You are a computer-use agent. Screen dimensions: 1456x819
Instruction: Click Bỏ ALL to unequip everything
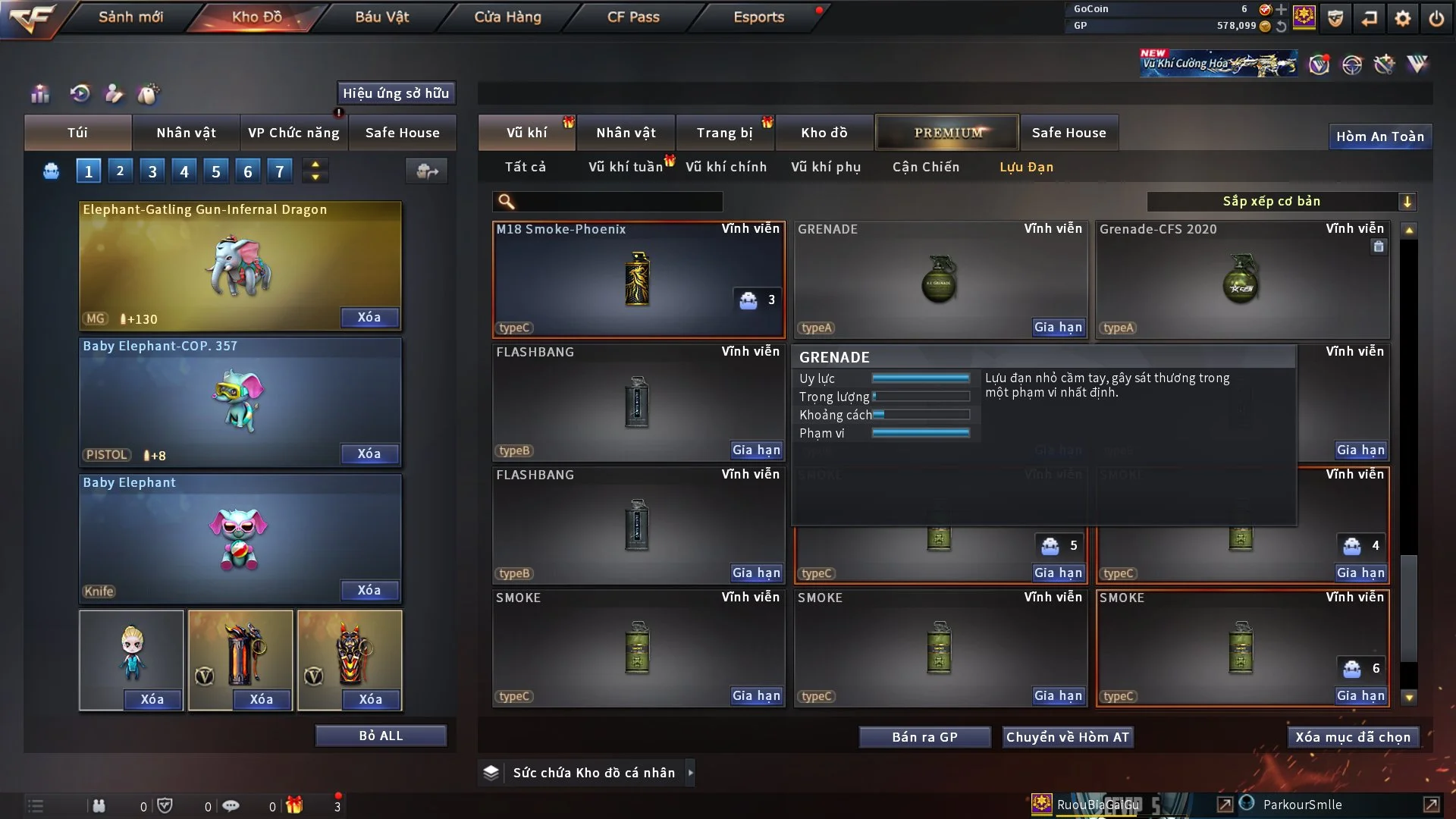coord(381,736)
